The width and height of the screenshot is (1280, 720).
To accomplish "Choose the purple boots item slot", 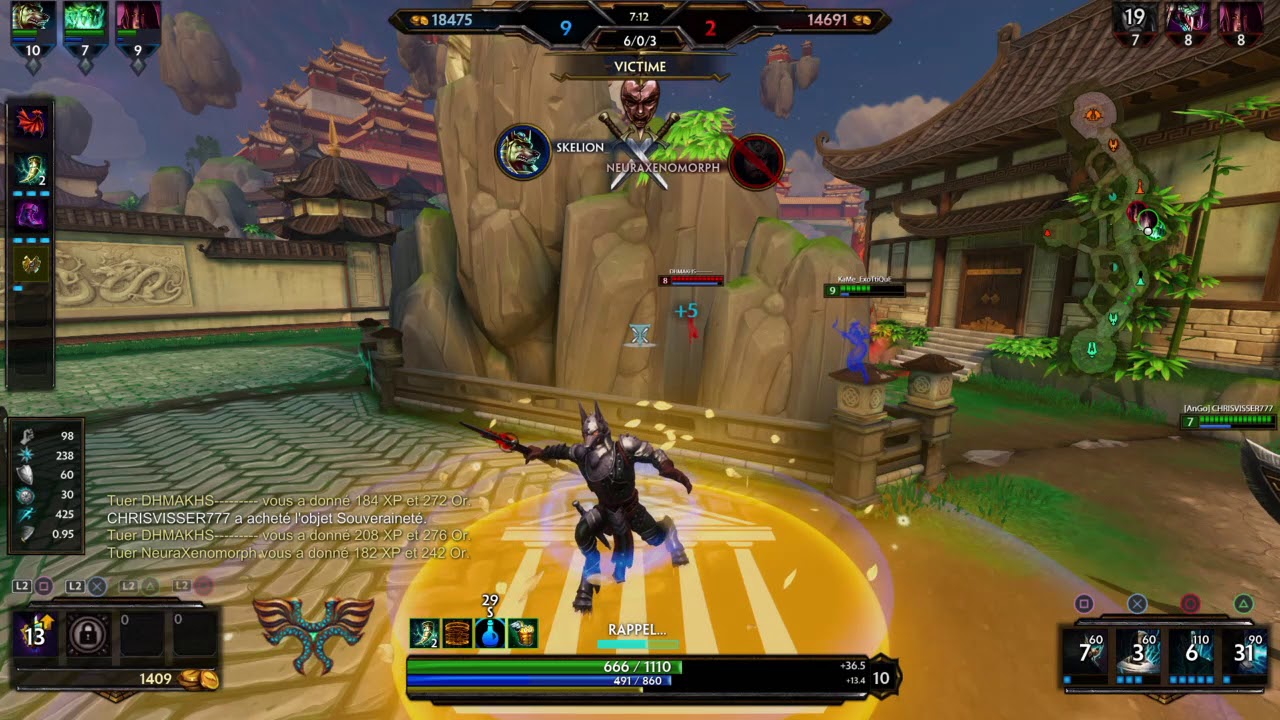I will [x=31, y=215].
